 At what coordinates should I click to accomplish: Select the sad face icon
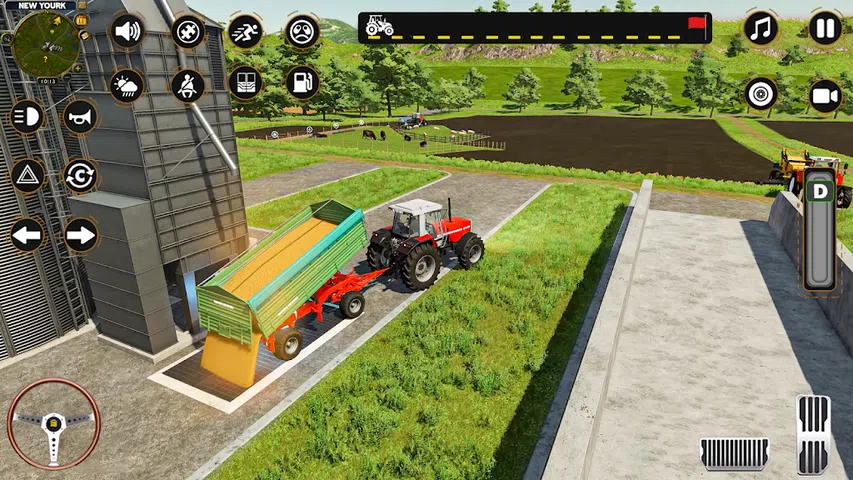pos(302,32)
